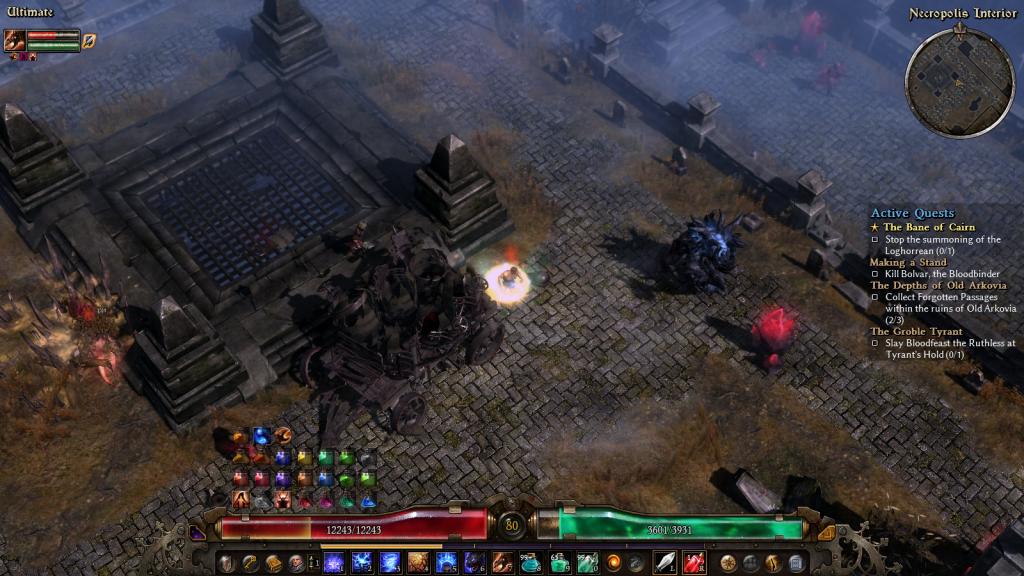Image resolution: width=1024 pixels, height=576 pixels.
Task: Click the blue orb buff icon
Action: click(261, 436)
